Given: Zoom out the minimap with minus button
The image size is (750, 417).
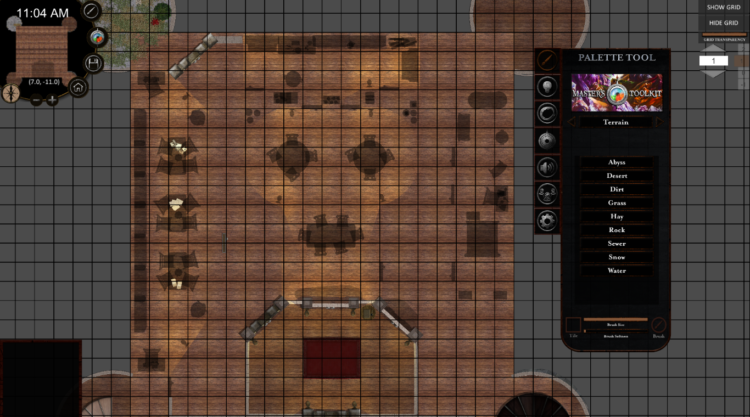Looking at the screenshot, I should coord(37,99).
